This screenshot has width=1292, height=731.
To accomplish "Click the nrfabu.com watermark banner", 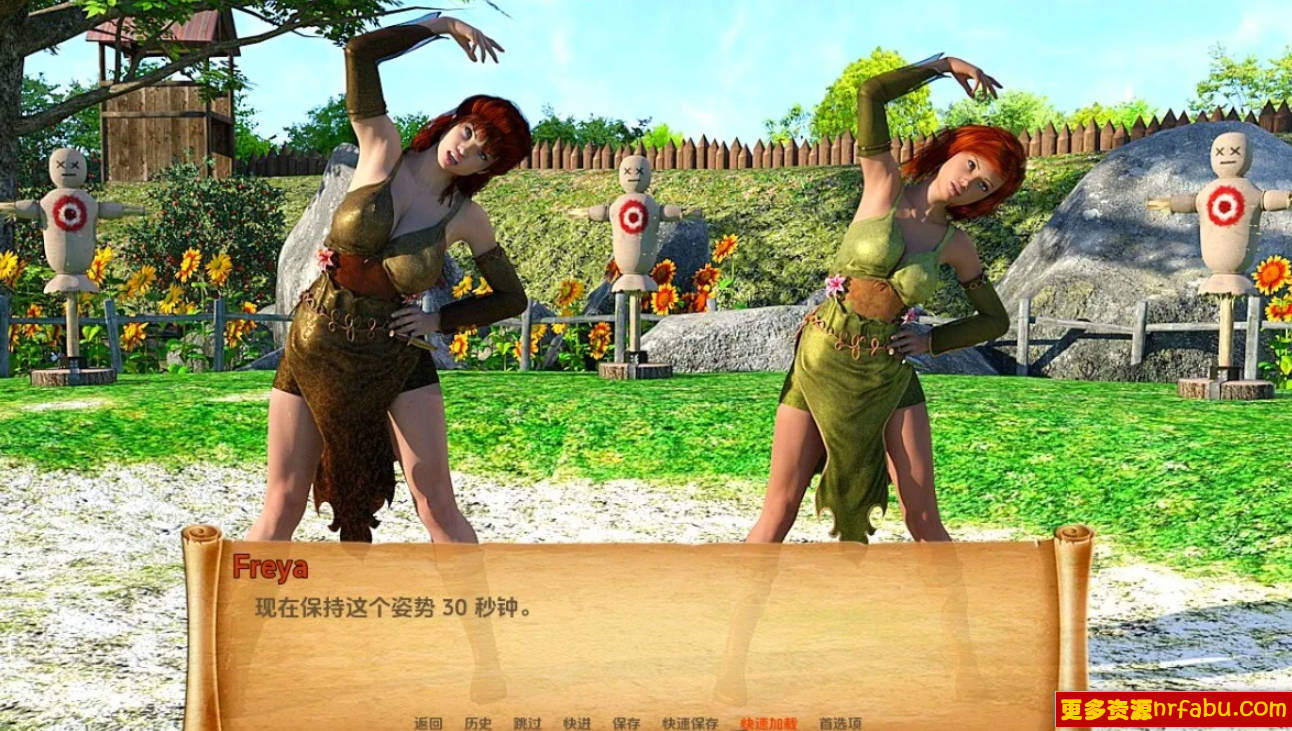I will coord(1175,712).
